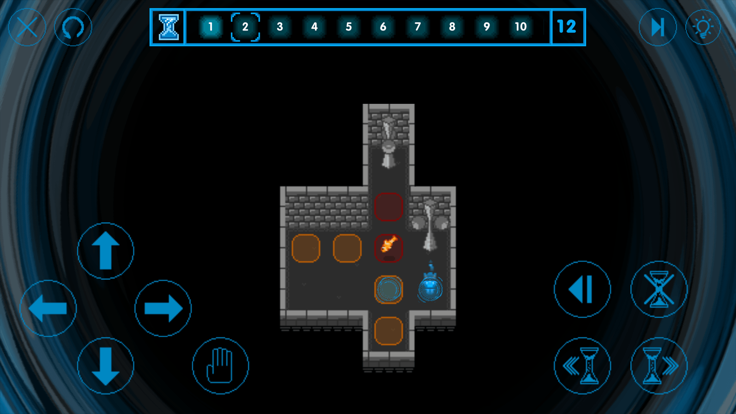
Task: Go to timeline step 7
Action: pos(417,27)
